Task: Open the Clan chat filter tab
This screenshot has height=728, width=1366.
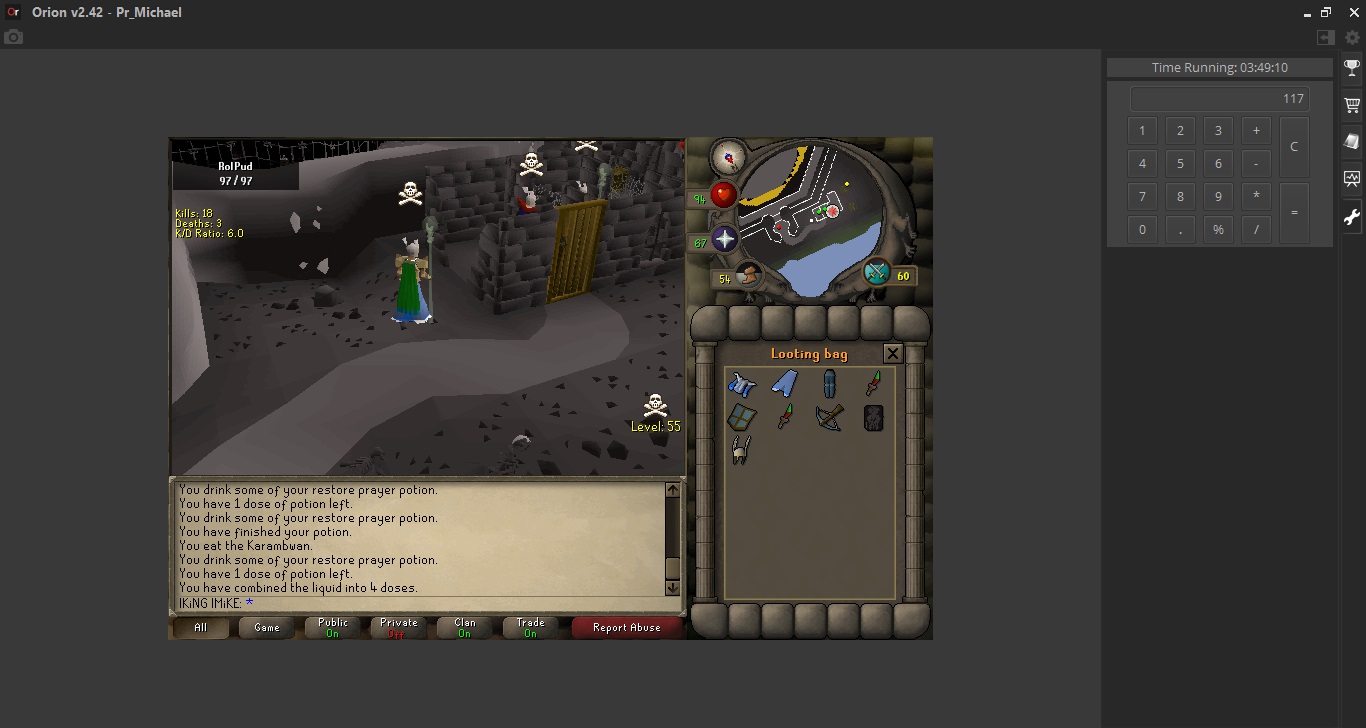Action: coord(465,628)
